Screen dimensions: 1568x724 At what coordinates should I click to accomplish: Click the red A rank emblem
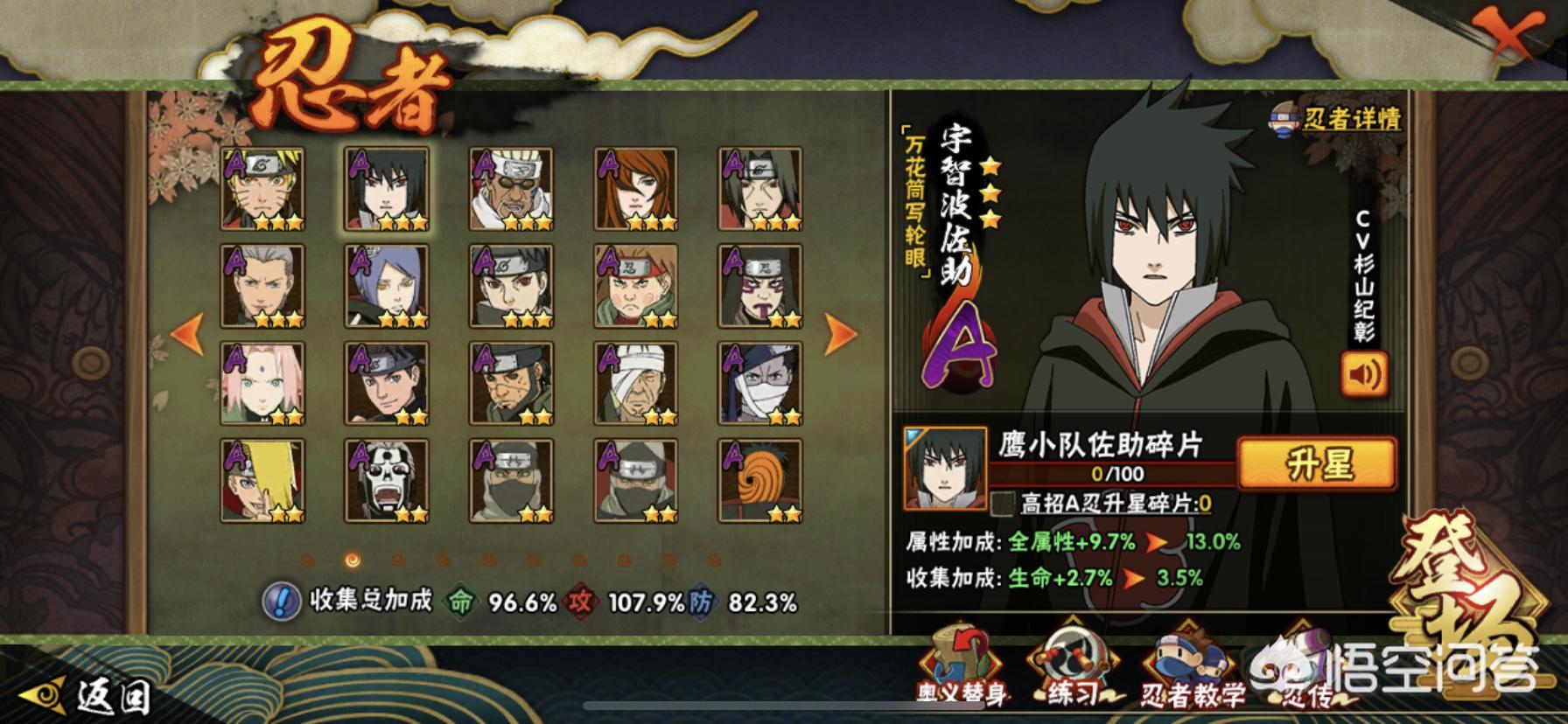click(x=962, y=350)
